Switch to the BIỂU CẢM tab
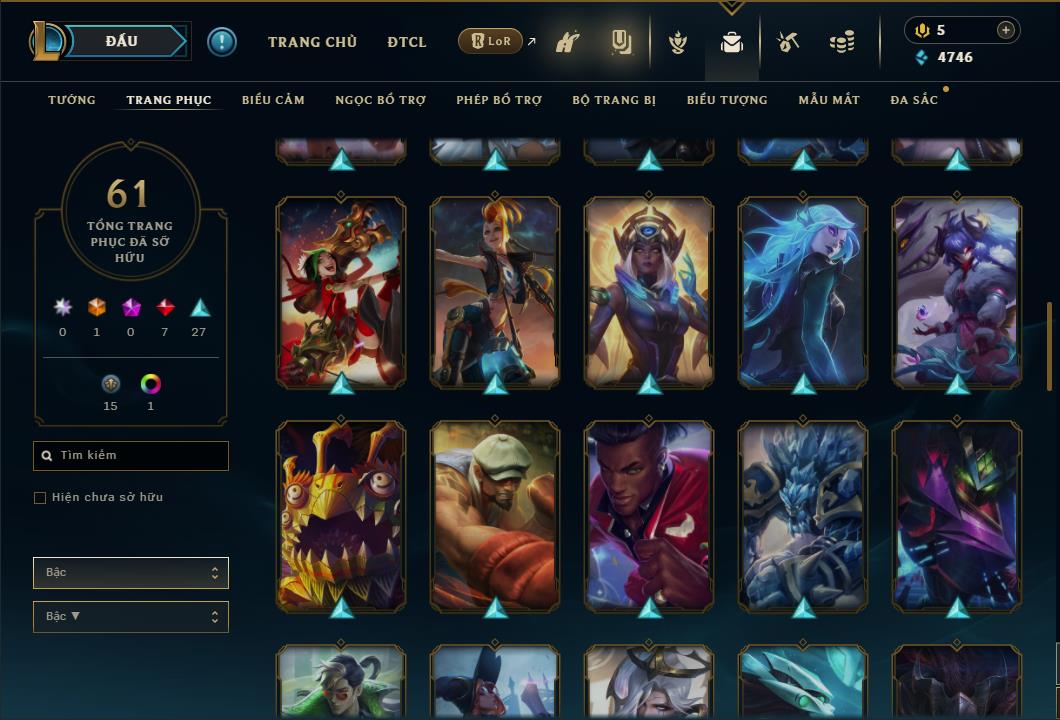 [273, 100]
